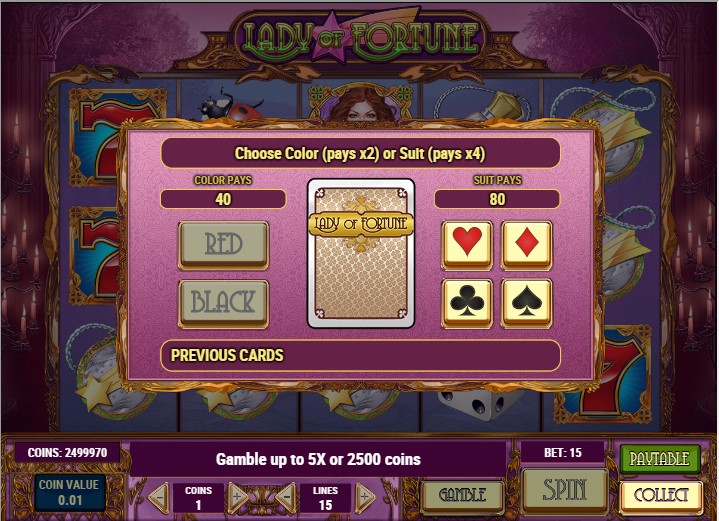Decrease the number of lines
This screenshot has height=521, width=719.
pyautogui.click(x=285, y=496)
